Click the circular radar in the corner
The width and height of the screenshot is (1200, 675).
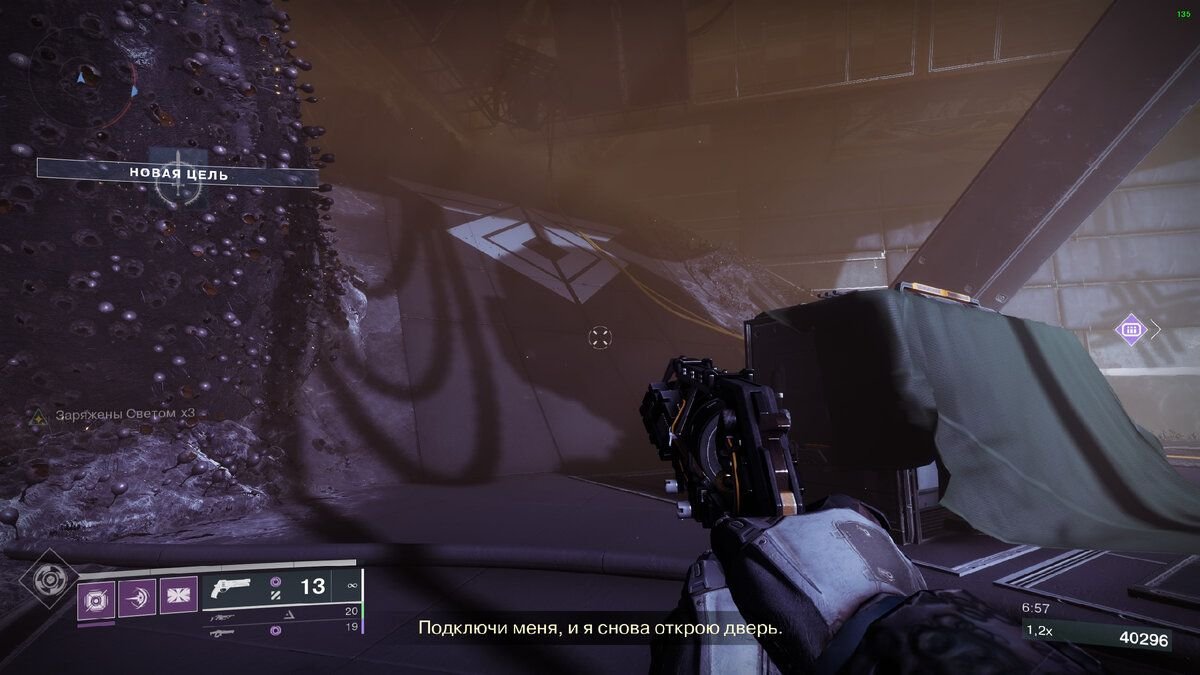(82, 77)
